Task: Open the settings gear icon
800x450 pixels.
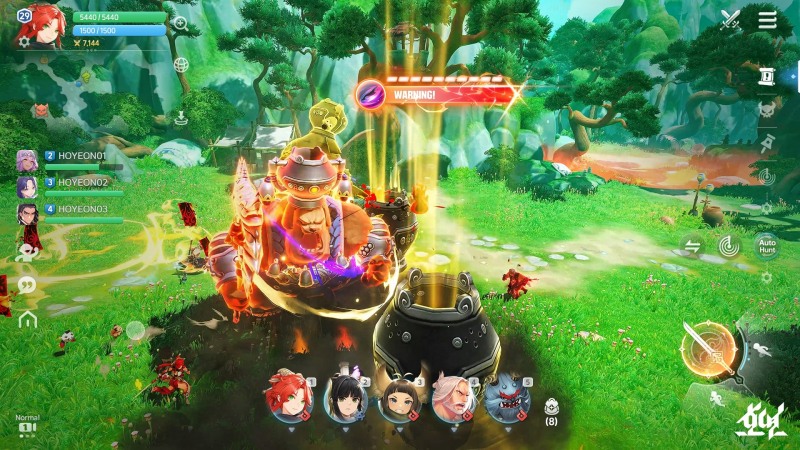Action: tap(24, 42)
